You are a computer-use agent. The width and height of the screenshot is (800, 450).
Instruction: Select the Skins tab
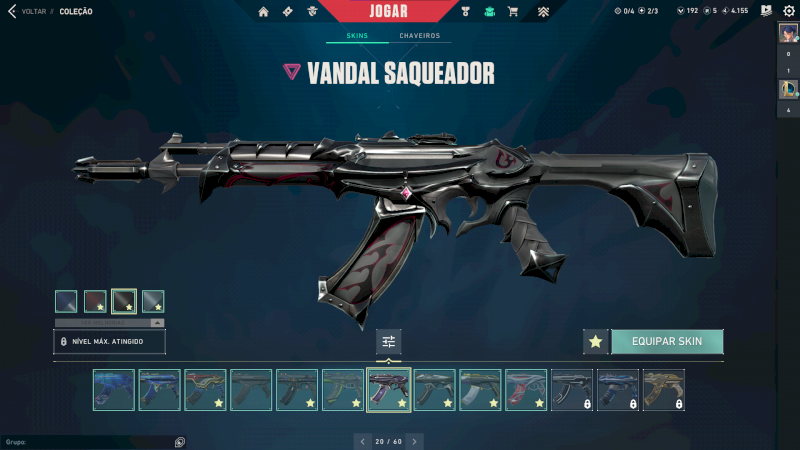click(357, 36)
